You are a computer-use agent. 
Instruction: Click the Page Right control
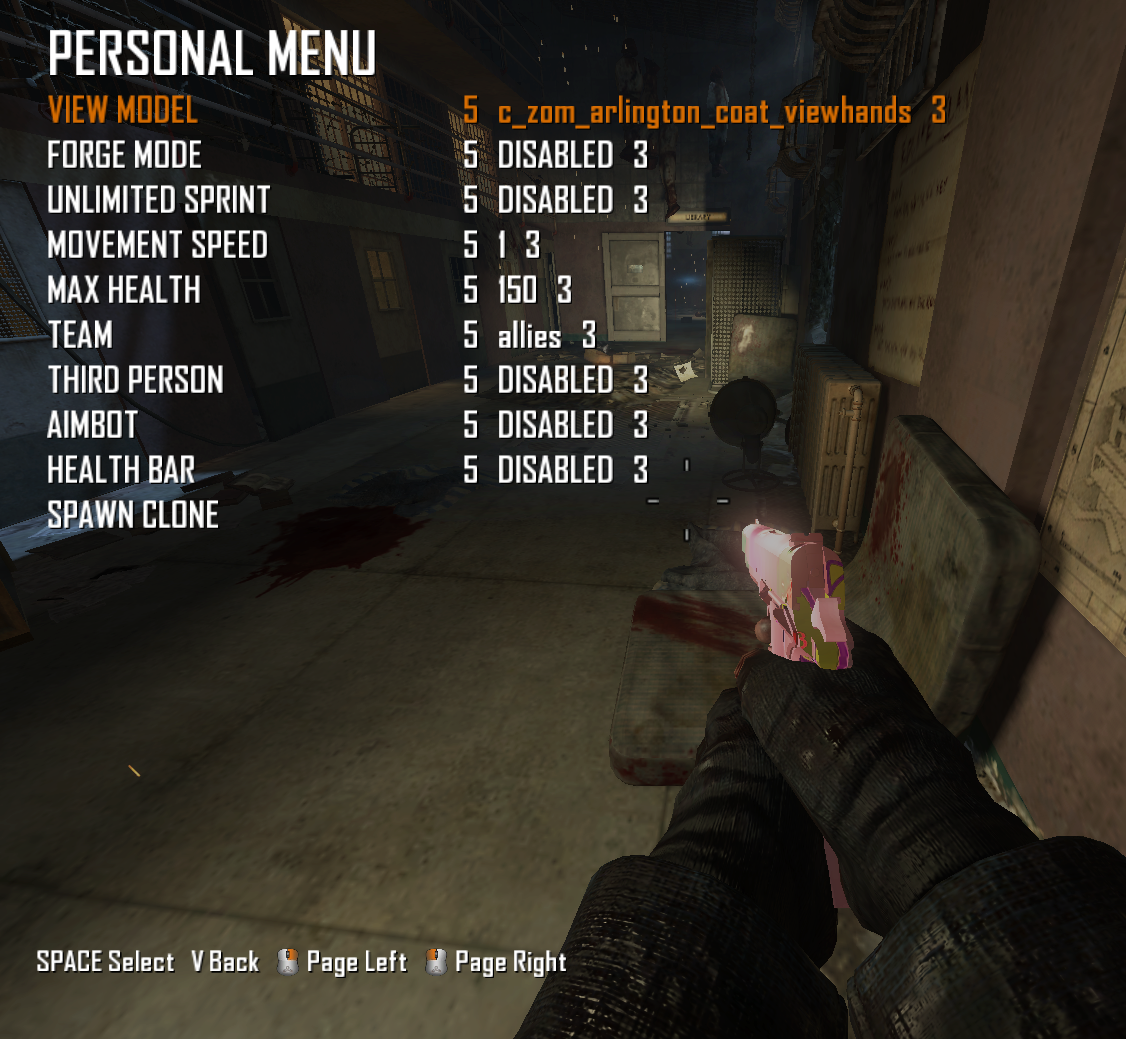[496, 962]
